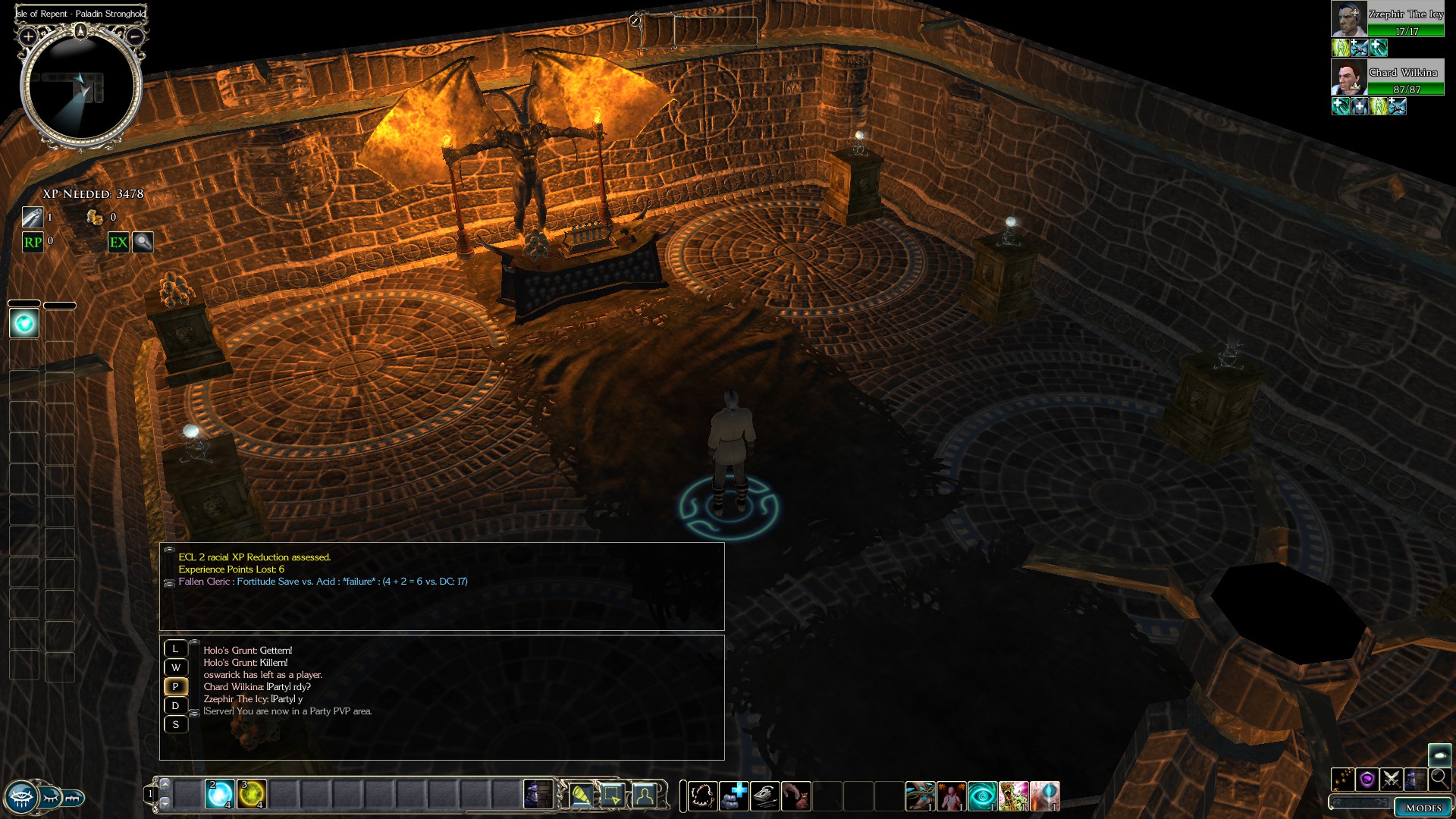This screenshot has width=1456, height=819.
Task: Click the gold coins icon above the Modes button
Action: 1341,780
